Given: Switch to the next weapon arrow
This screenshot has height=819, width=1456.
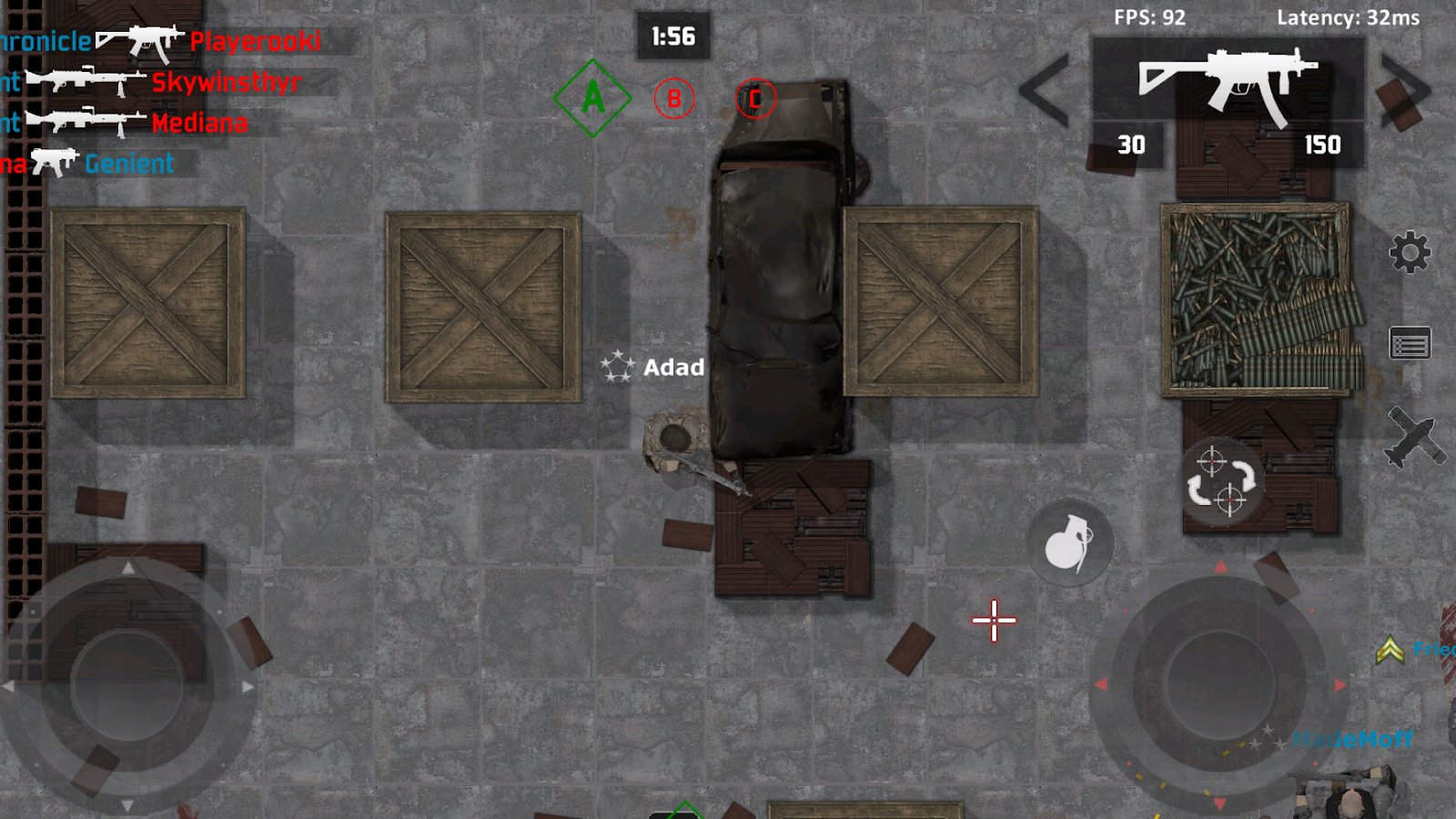Looking at the screenshot, I should (x=1405, y=89).
